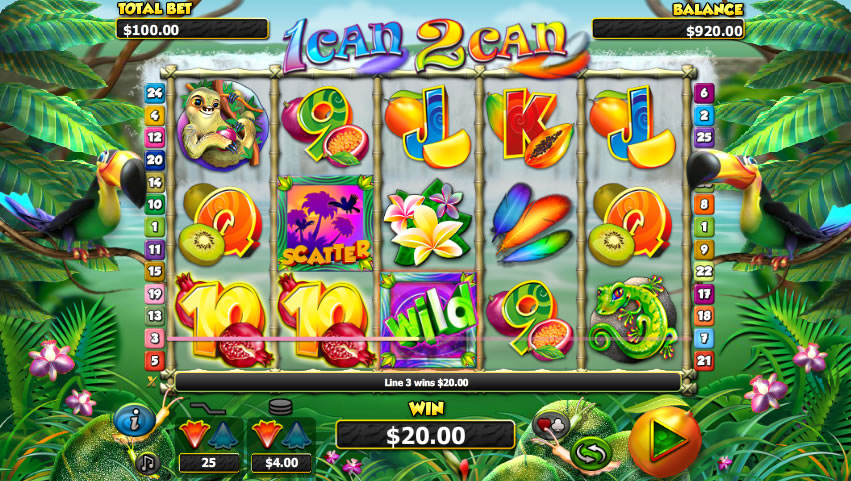Select payline 5 indicator
The height and width of the screenshot is (481, 851).
[154, 359]
